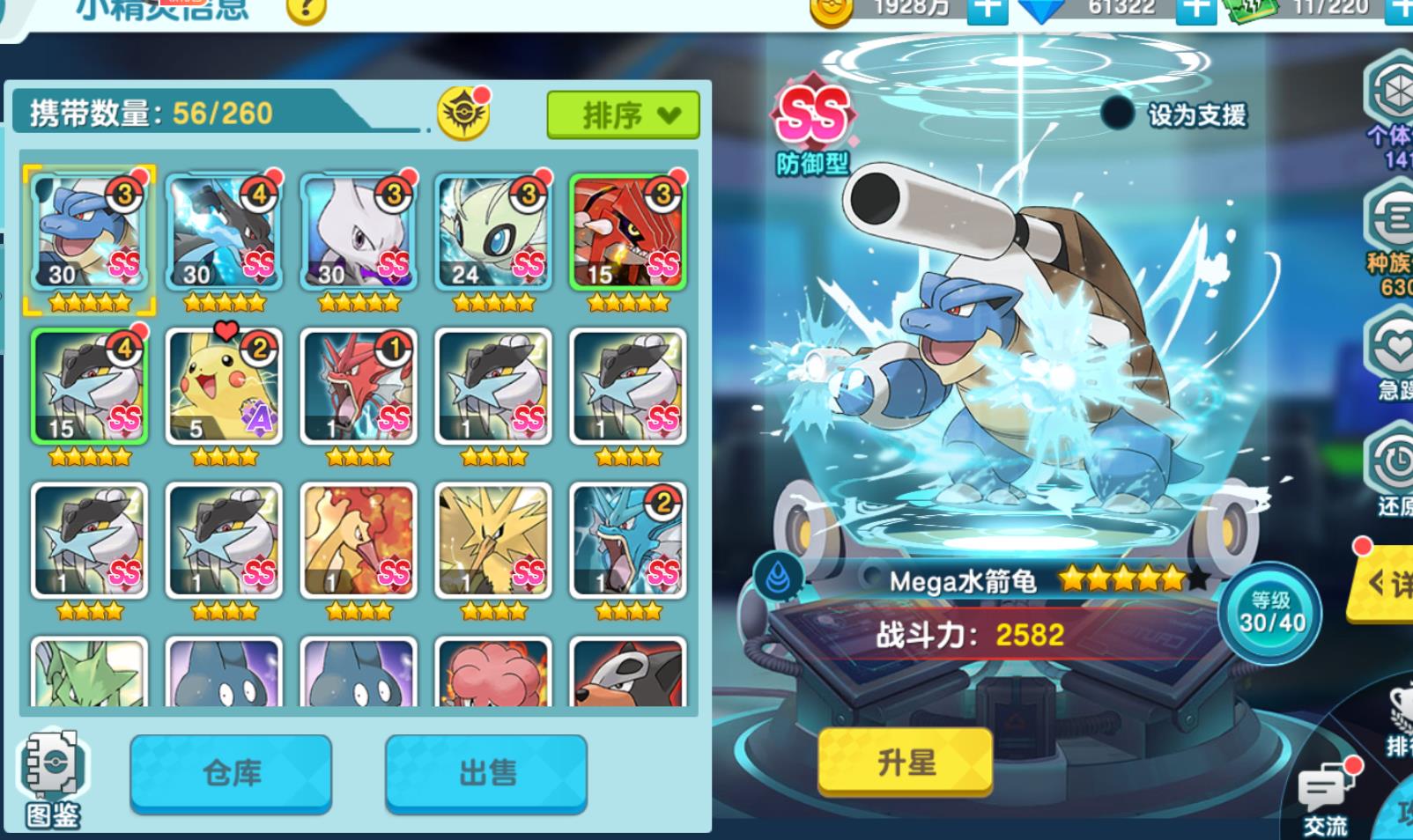Select the Zapdos card
This screenshot has height=840, width=1413.
[493, 541]
